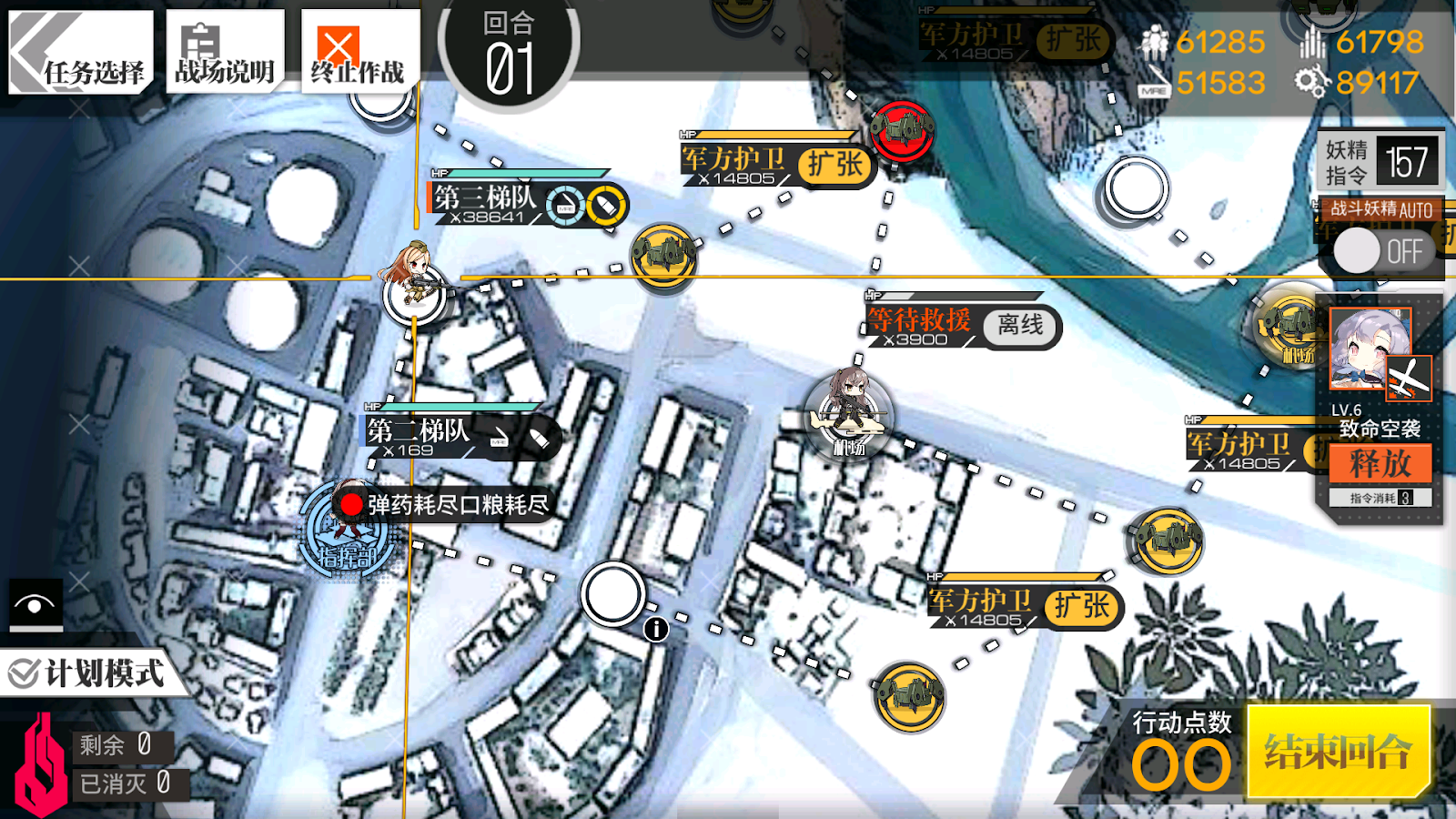
Task: Open the 战场说明 battlefield briefing
Action: (x=225, y=53)
